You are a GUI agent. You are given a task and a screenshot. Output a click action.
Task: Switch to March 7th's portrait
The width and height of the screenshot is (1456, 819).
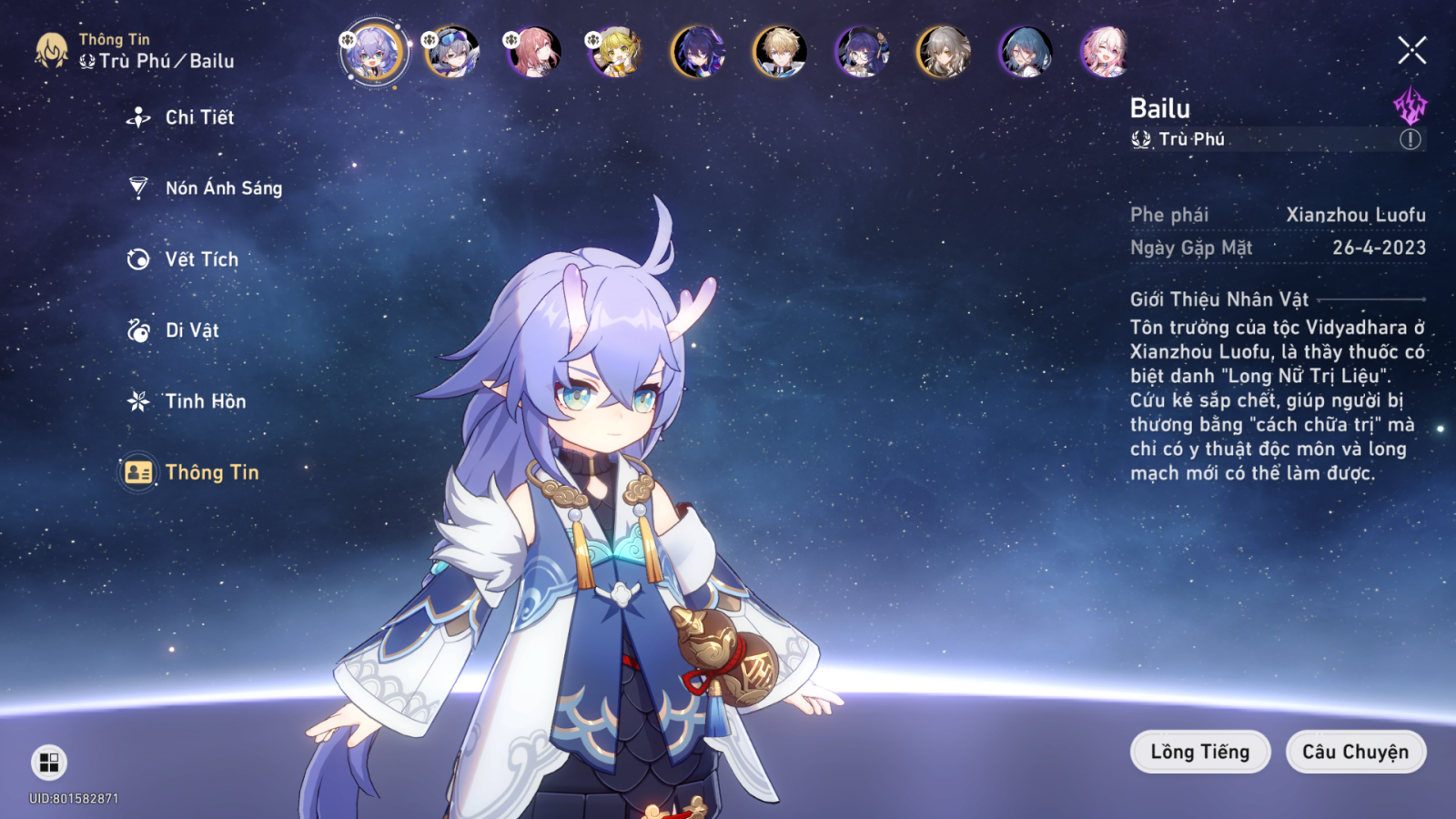pyautogui.click(x=1106, y=52)
